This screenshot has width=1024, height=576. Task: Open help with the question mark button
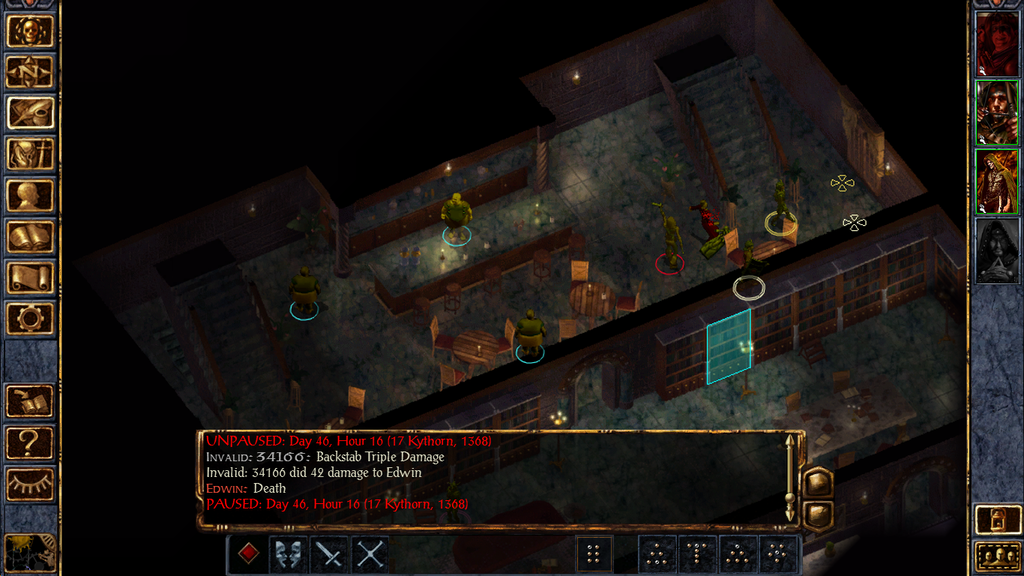[30, 443]
